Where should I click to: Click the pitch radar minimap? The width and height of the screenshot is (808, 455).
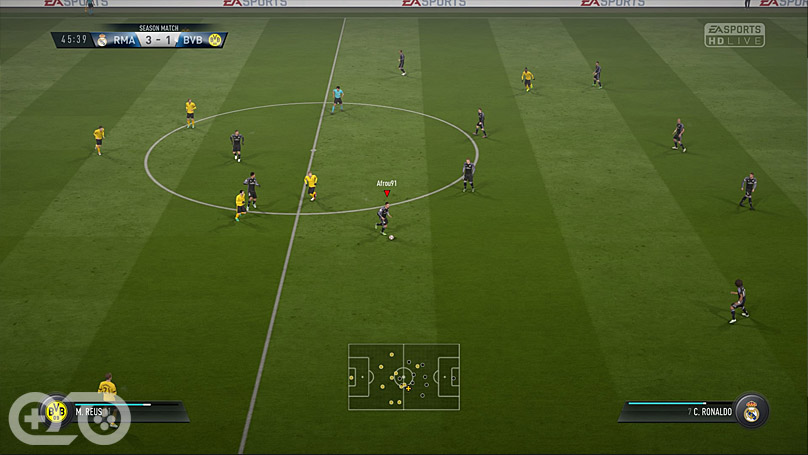click(404, 377)
